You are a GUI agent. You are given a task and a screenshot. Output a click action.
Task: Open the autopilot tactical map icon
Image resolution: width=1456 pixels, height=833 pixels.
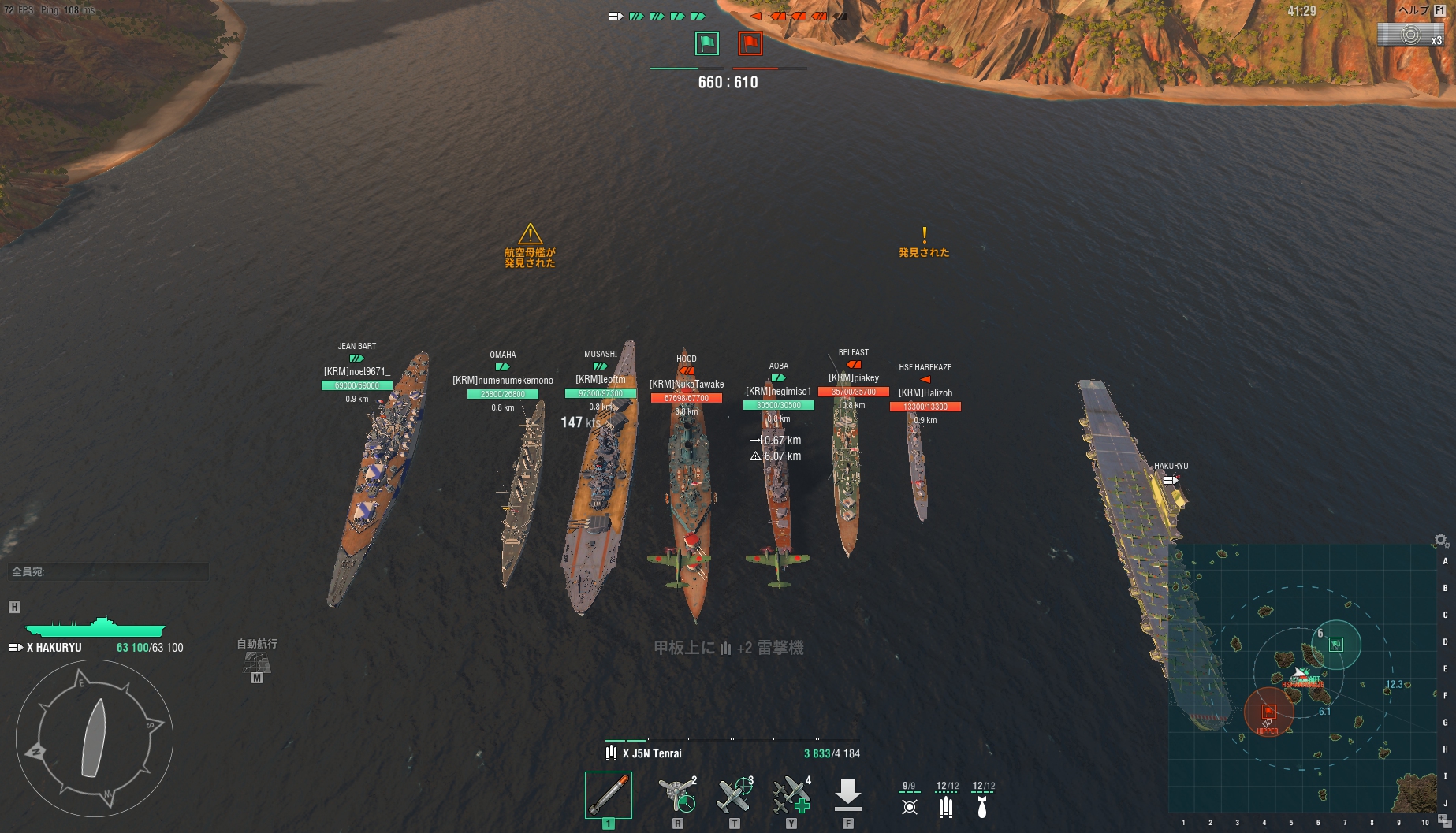pos(257,661)
